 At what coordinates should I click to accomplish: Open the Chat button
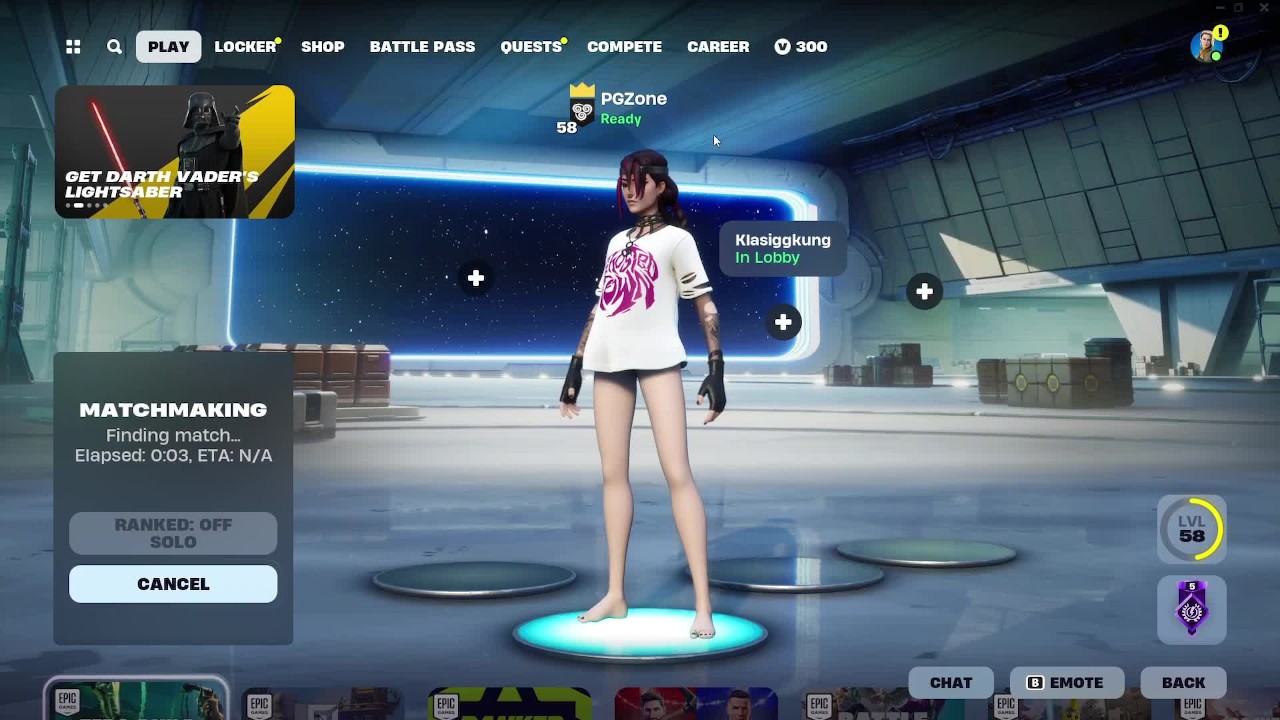pos(951,683)
